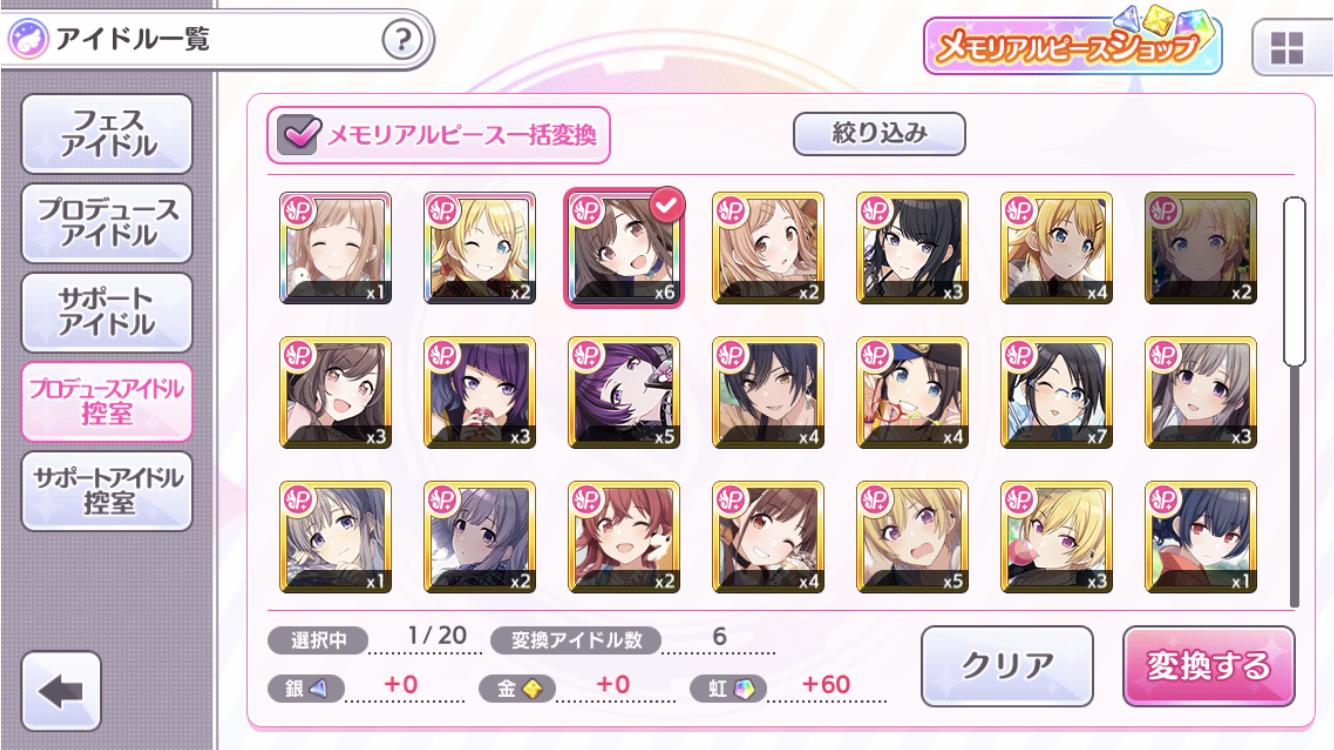Select the x7 idol card with glasses
The height and width of the screenshot is (750, 1334).
coord(1056,392)
